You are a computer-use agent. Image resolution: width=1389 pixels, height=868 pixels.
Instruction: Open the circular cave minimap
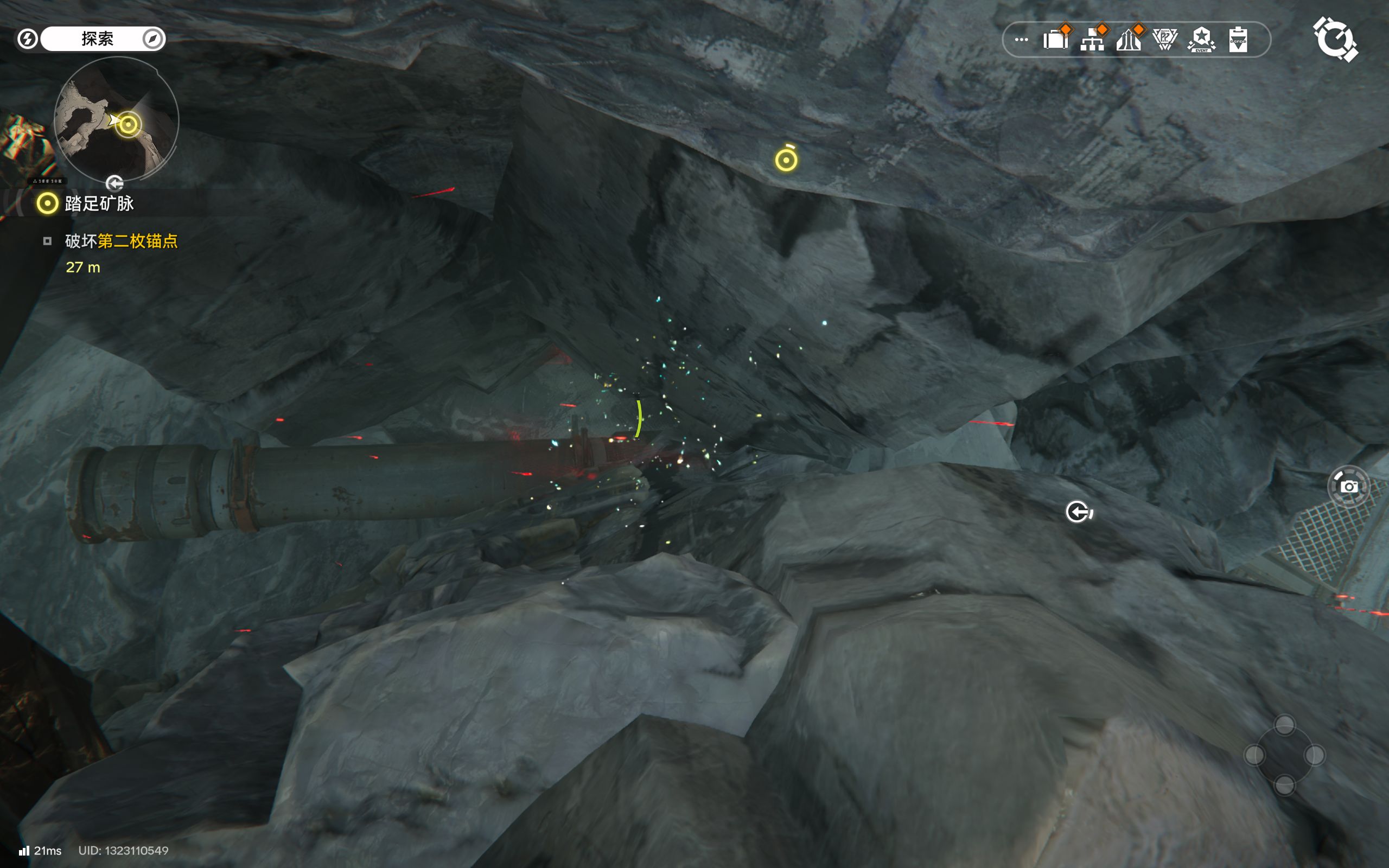[x=116, y=119]
